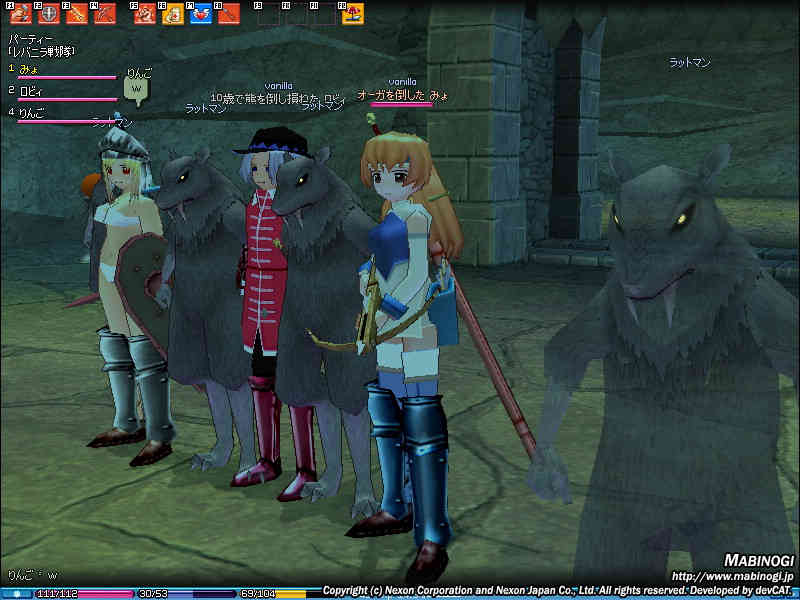Use the F6 first aid bandage skill
Screen dimensions: 800x600
tap(172, 14)
